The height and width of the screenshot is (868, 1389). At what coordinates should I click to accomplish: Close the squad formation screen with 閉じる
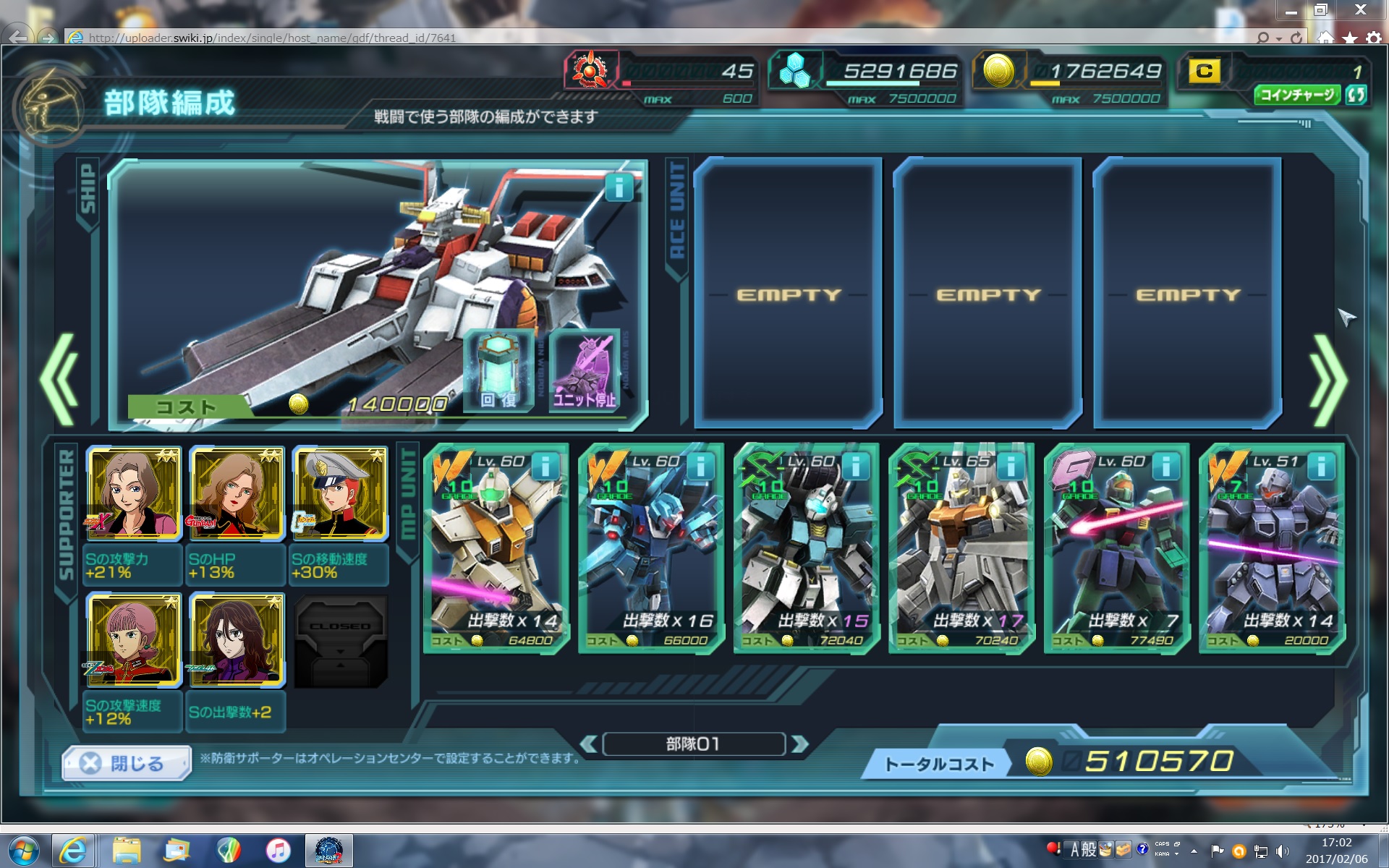[127, 763]
